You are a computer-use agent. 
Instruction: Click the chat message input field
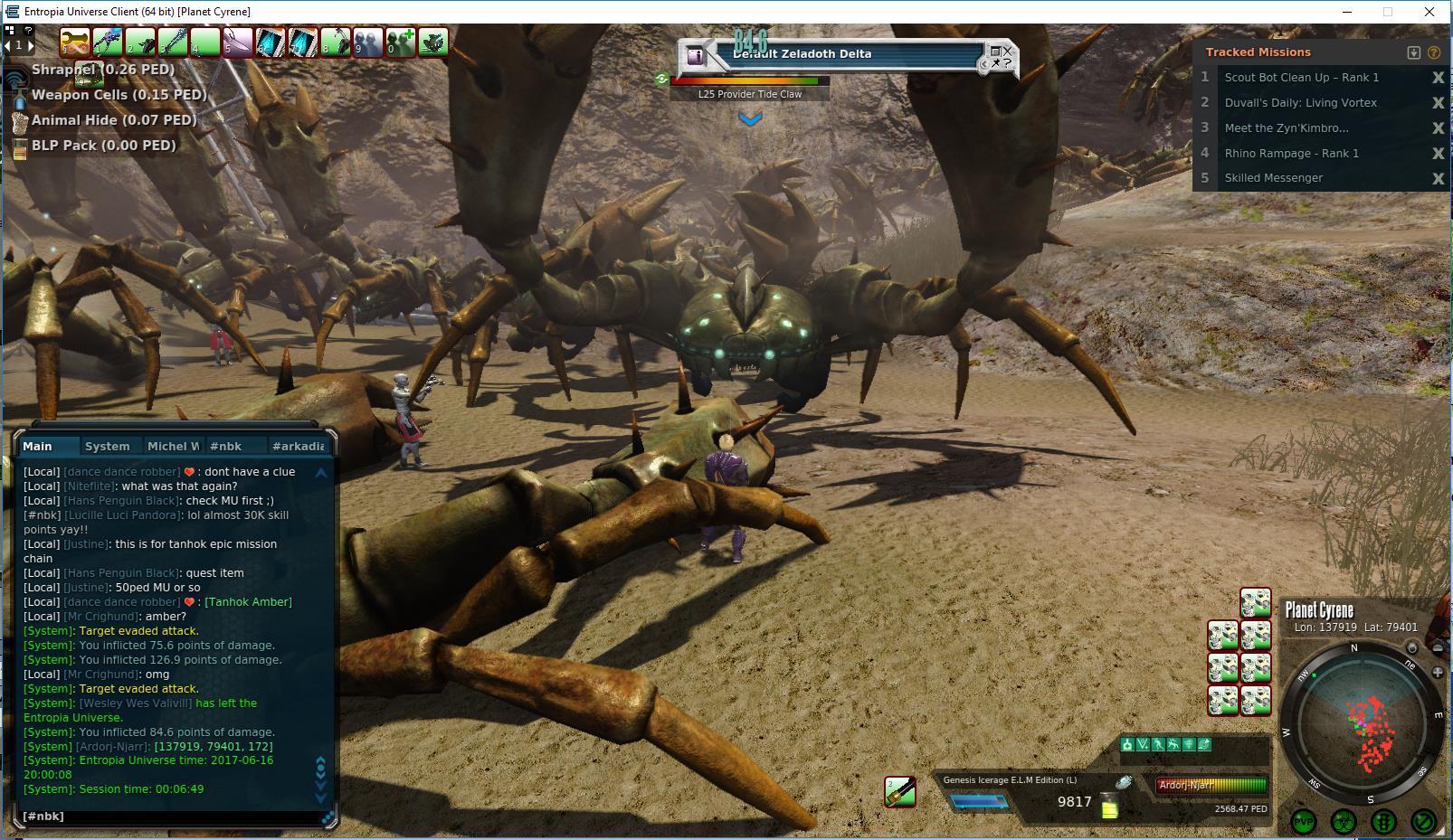pos(172,816)
